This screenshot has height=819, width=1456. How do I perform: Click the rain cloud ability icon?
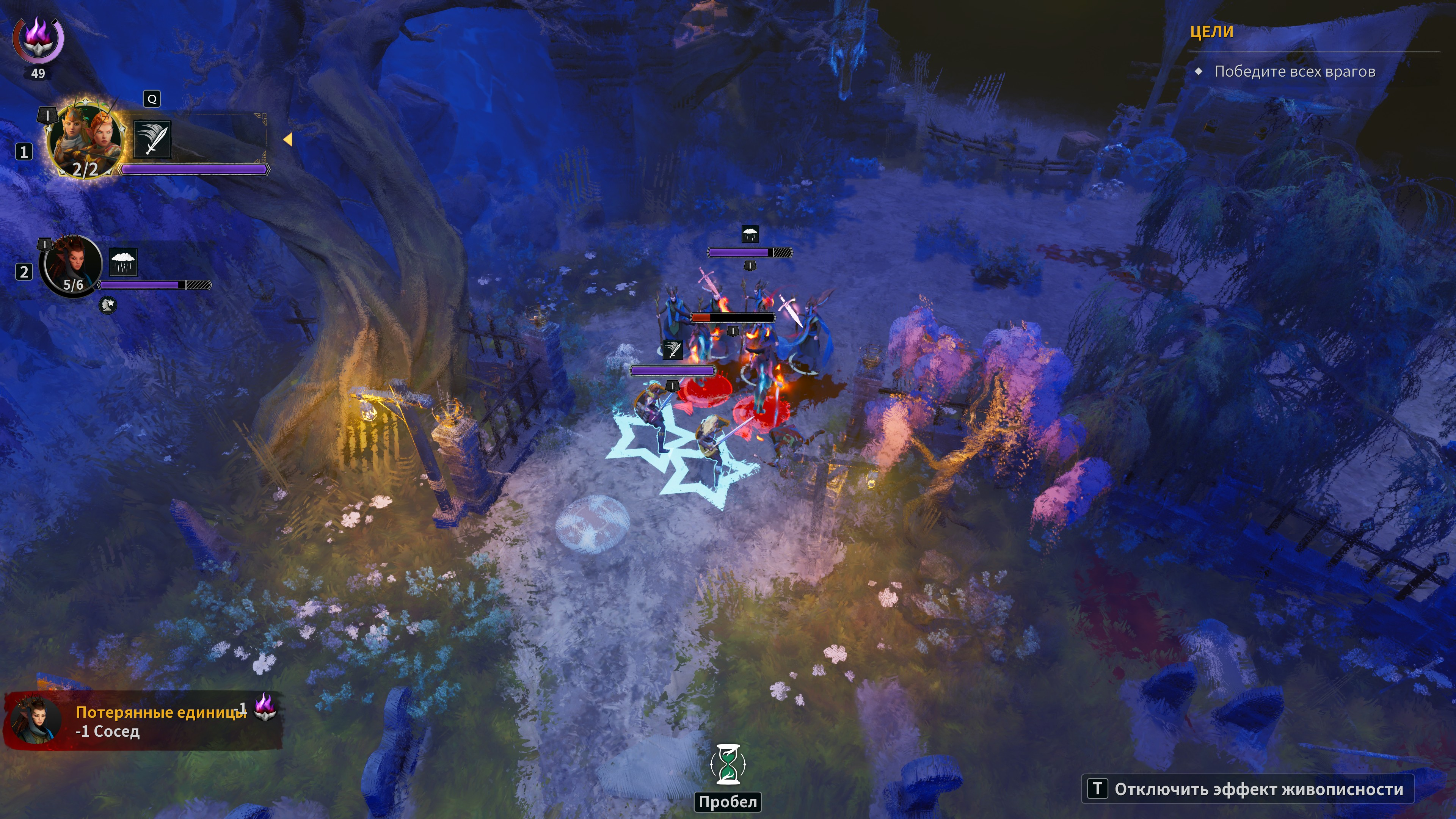[122, 262]
